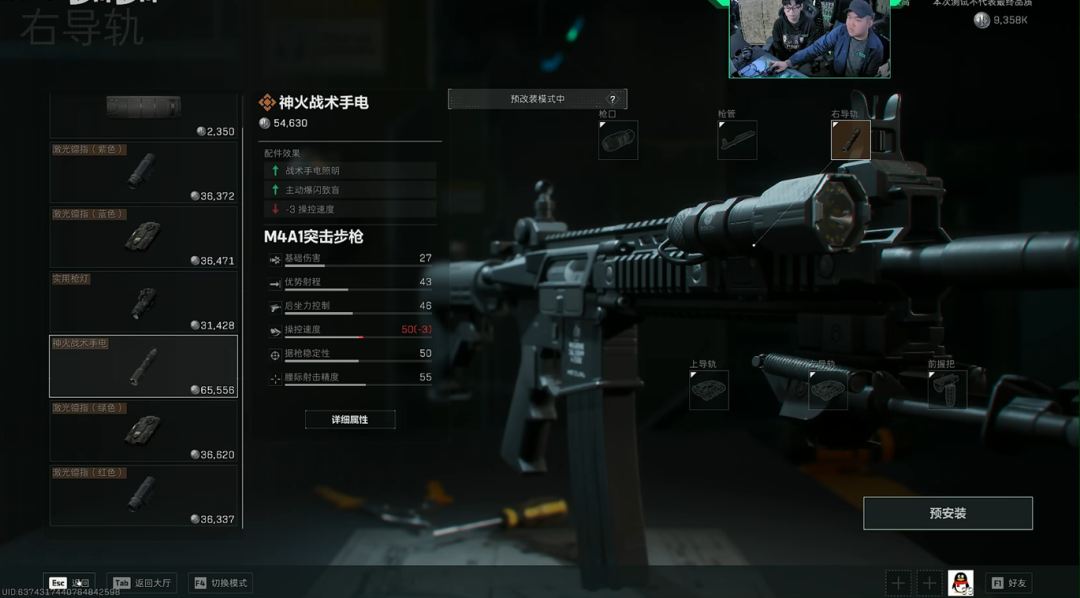
Task: Open the 枪管 barrel attachment slot
Action: [737, 141]
